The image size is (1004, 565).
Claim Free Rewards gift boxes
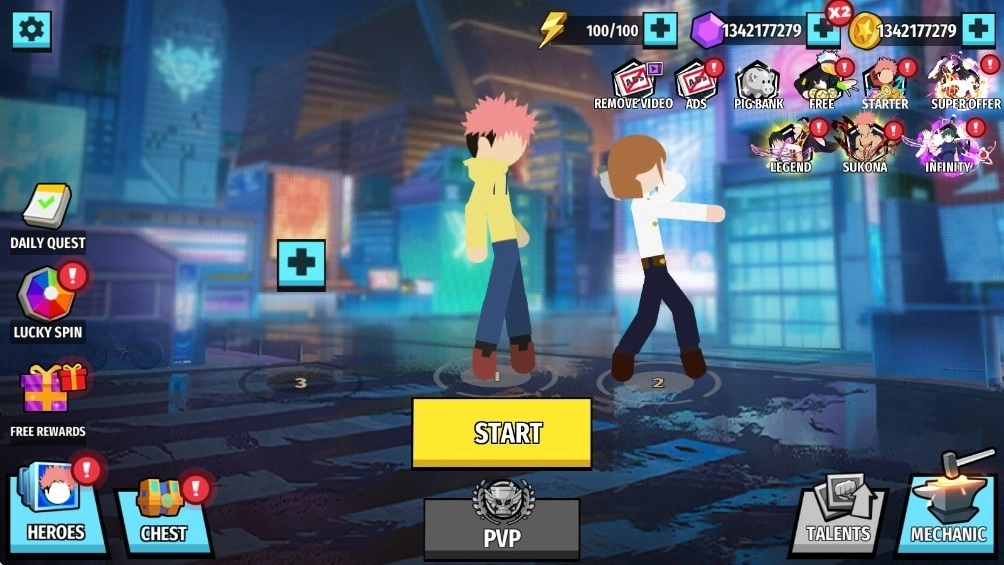pyautogui.click(x=50, y=395)
